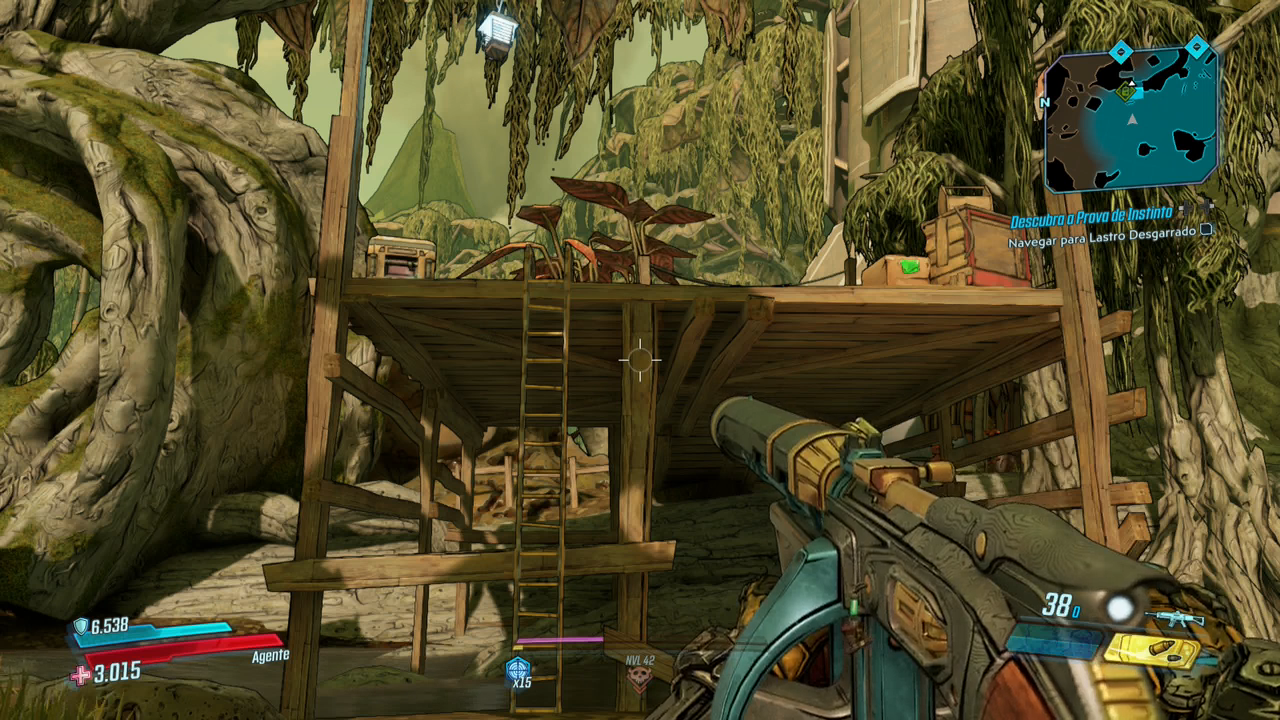The width and height of the screenshot is (1280, 720).
Task: Select the grenade icon showing x15
Action: (517, 669)
